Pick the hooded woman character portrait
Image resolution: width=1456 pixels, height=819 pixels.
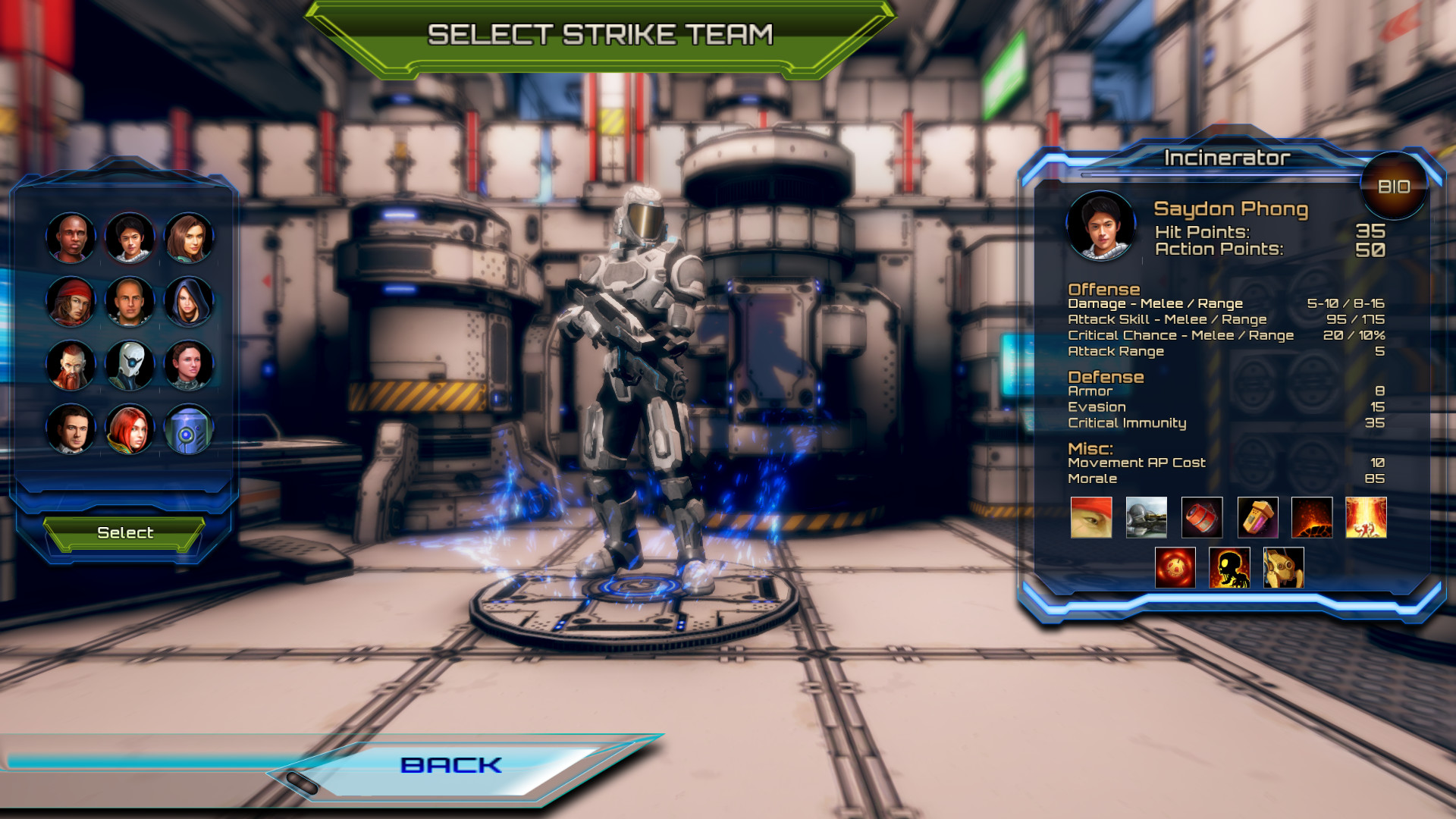[x=189, y=301]
